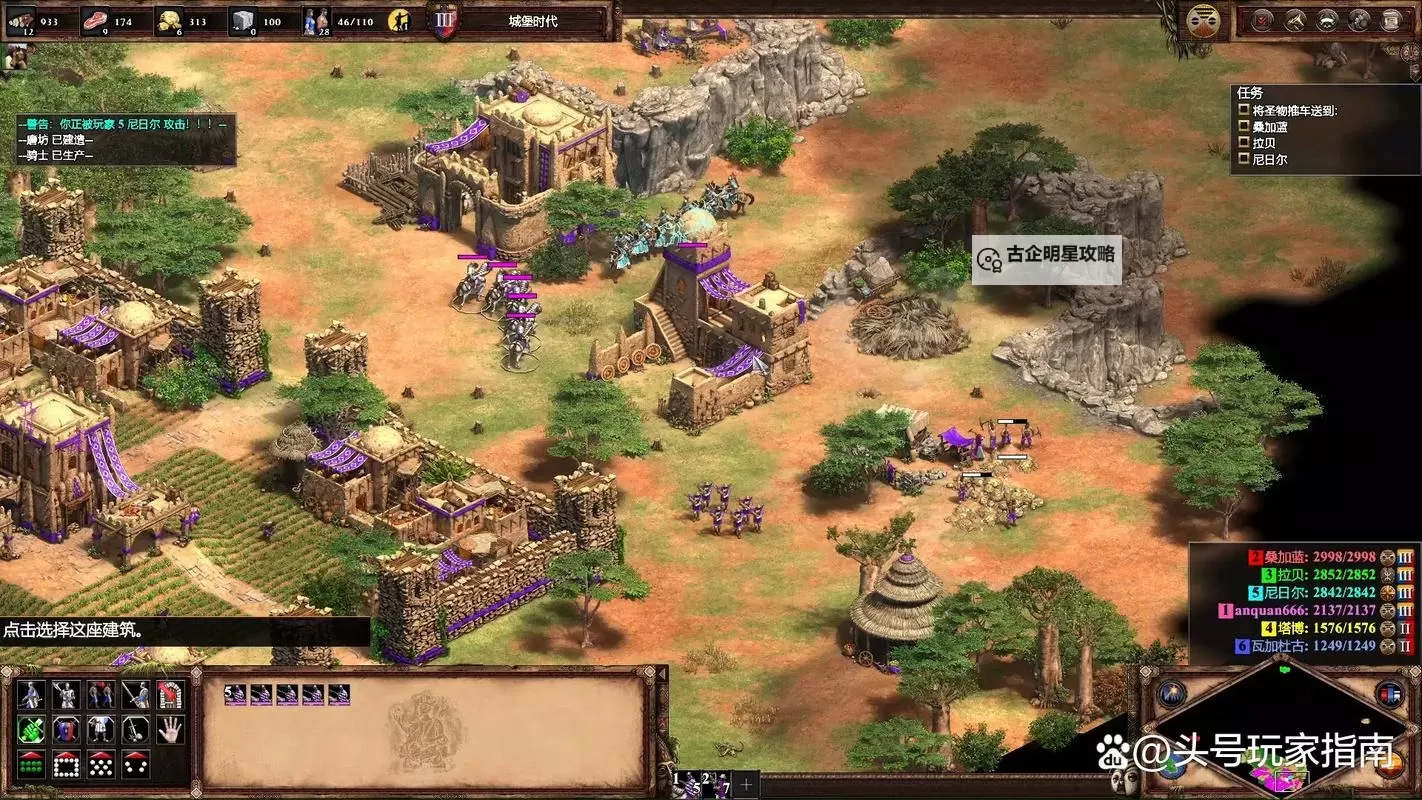Click the green patrol command icon

click(32, 729)
